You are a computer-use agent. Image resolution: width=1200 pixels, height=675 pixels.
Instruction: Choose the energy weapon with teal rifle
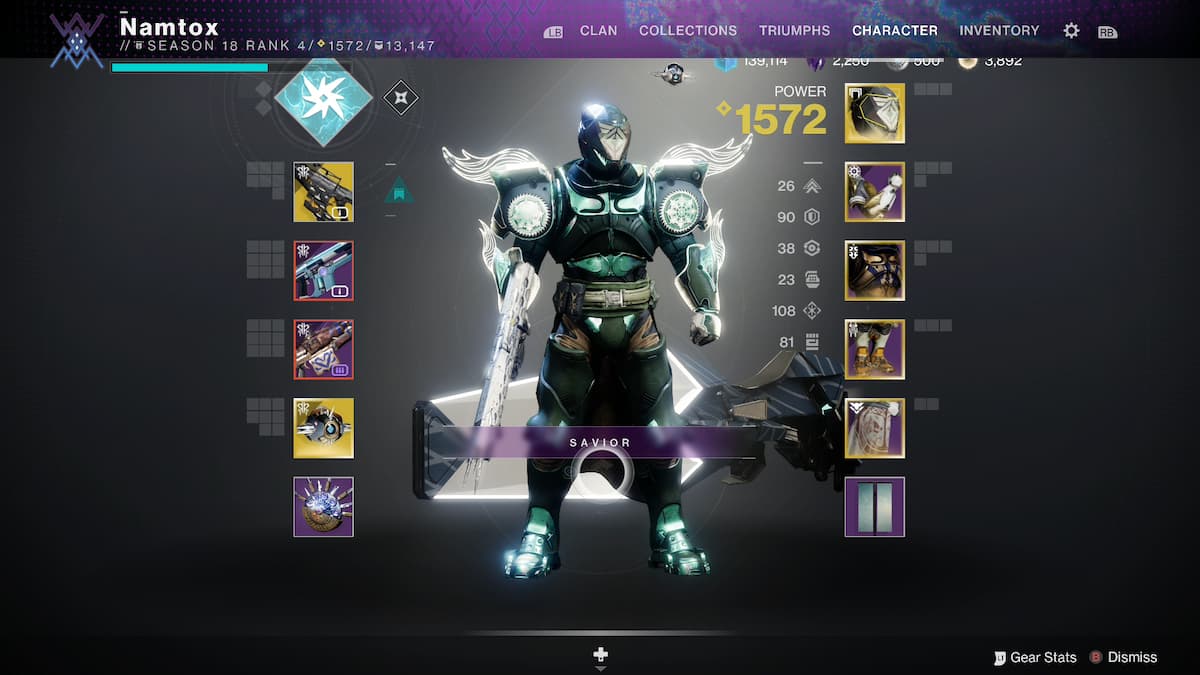pos(323,271)
